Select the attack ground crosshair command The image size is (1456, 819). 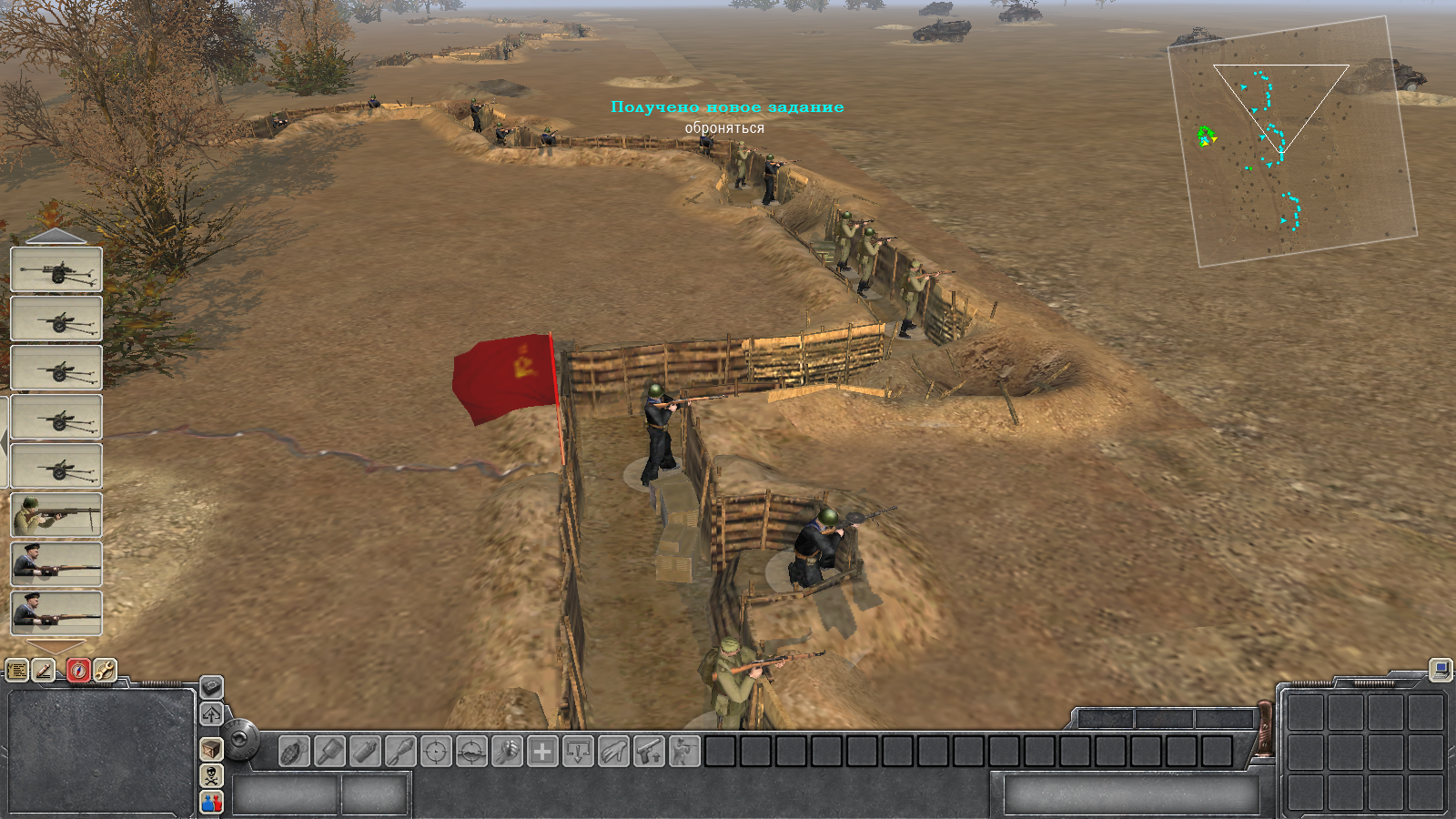471,753
